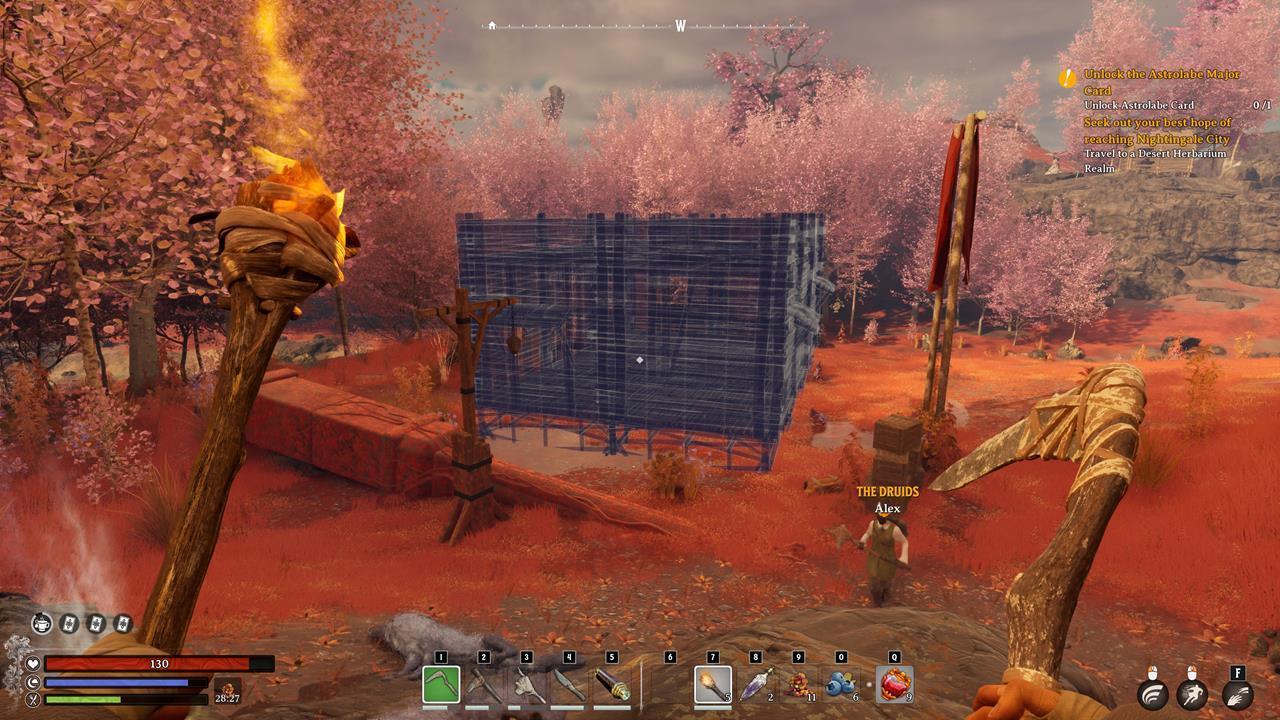Eat the blueberries in hotbar slot 0

841,685
